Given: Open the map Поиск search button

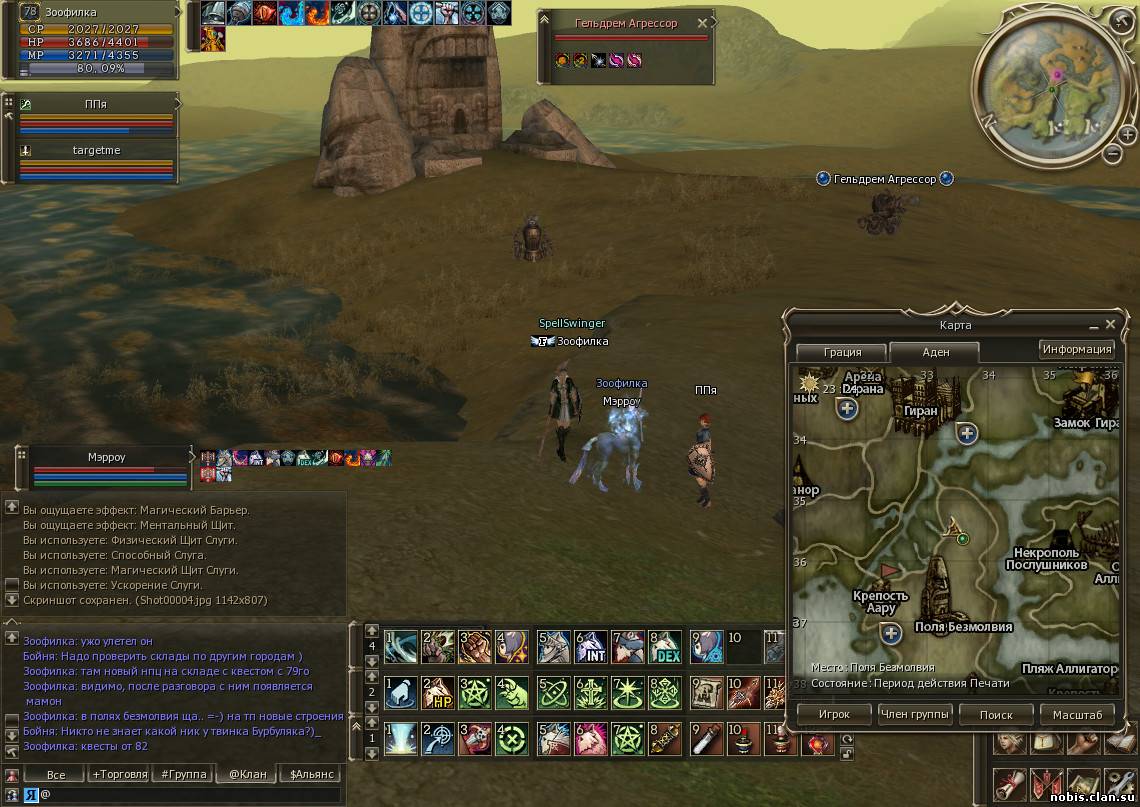Looking at the screenshot, I should click(995, 714).
